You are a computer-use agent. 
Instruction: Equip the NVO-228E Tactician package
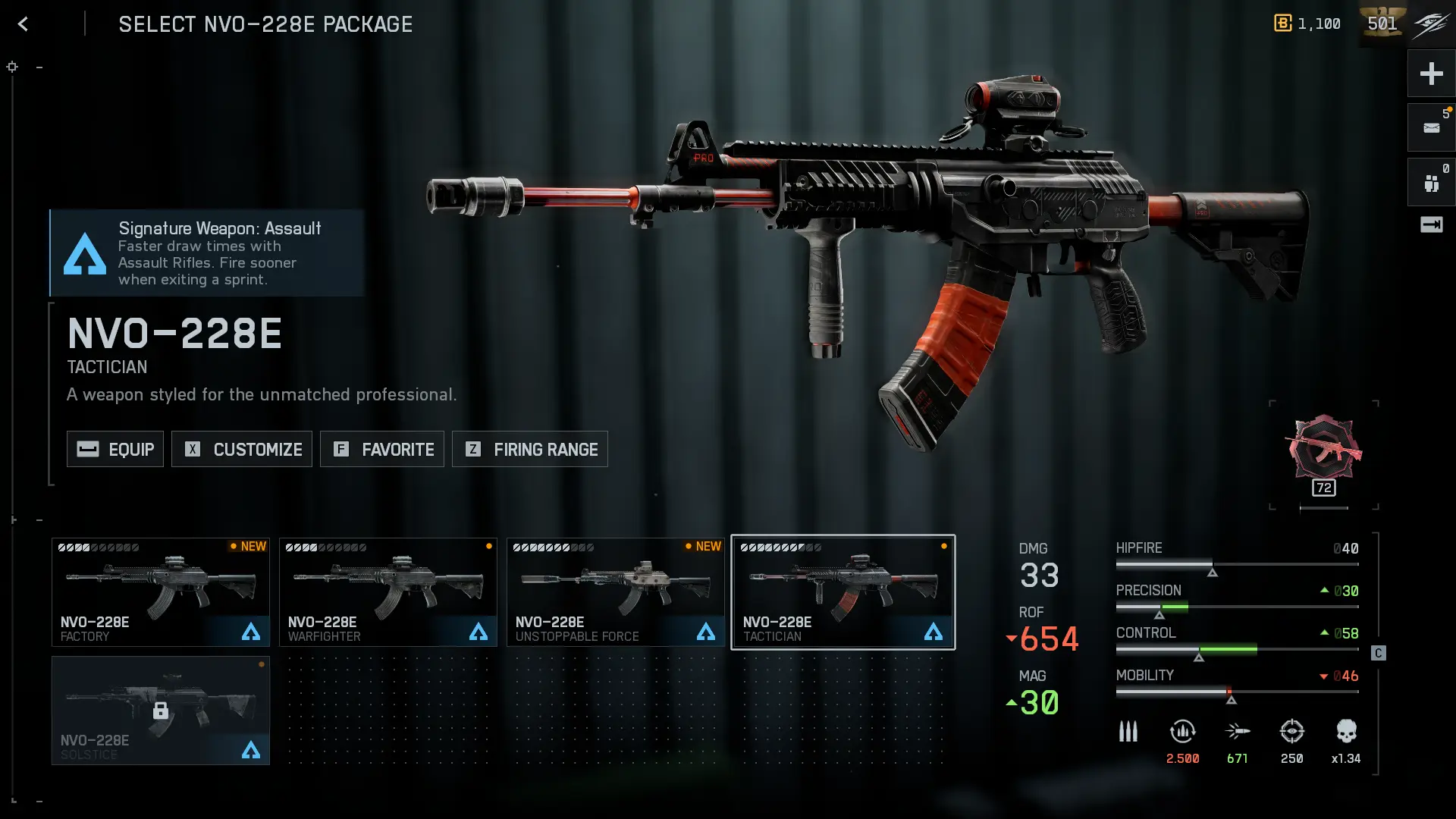click(115, 449)
